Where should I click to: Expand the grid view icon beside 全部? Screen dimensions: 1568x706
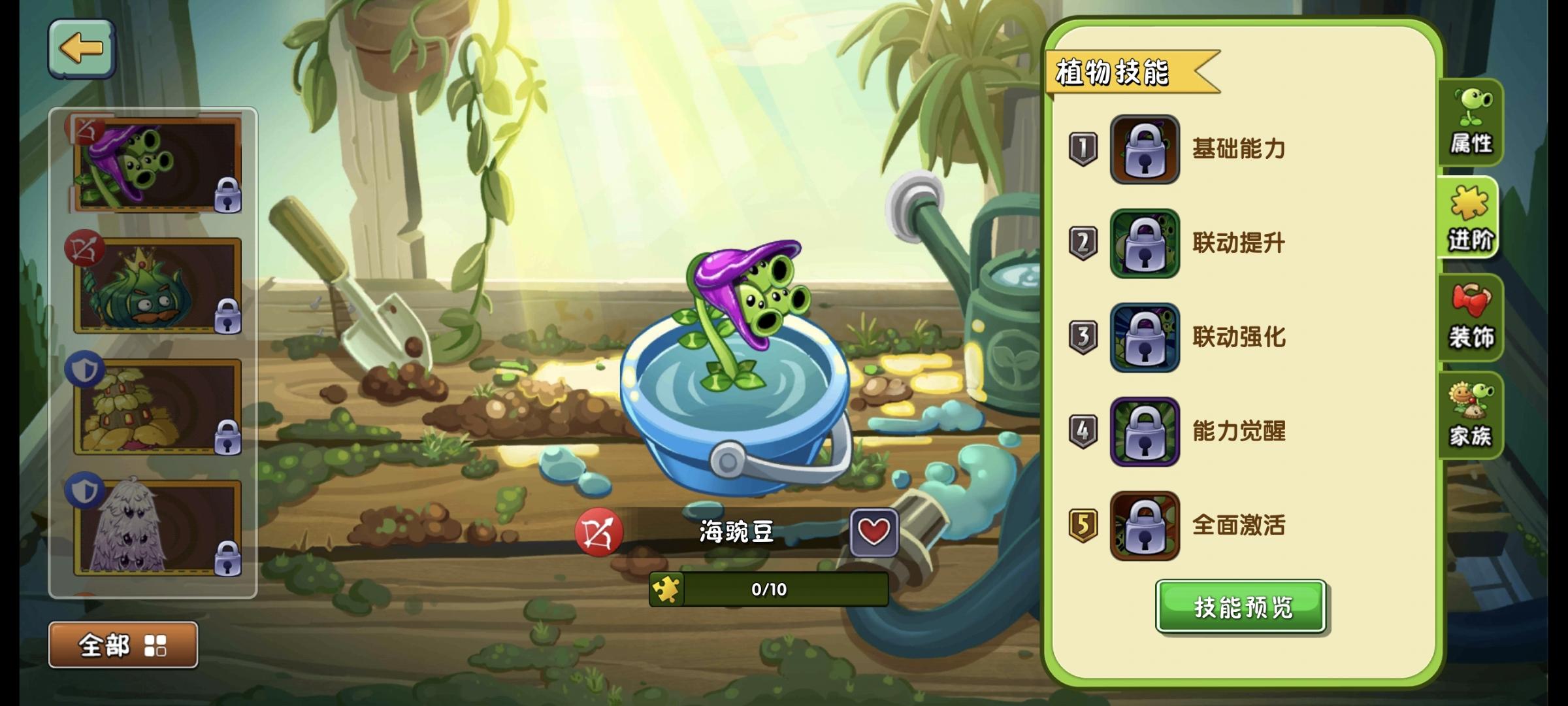click(155, 645)
